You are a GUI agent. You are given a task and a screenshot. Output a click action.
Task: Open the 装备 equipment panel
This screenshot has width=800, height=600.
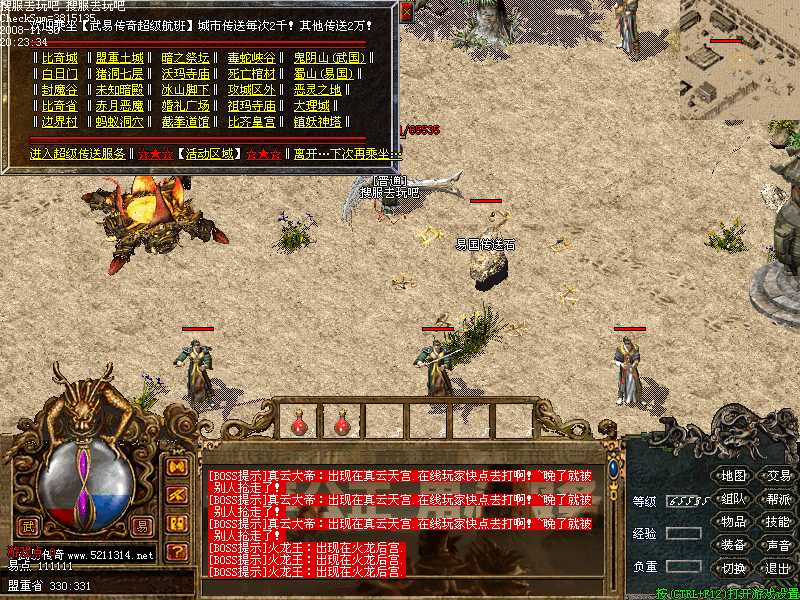pos(733,545)
